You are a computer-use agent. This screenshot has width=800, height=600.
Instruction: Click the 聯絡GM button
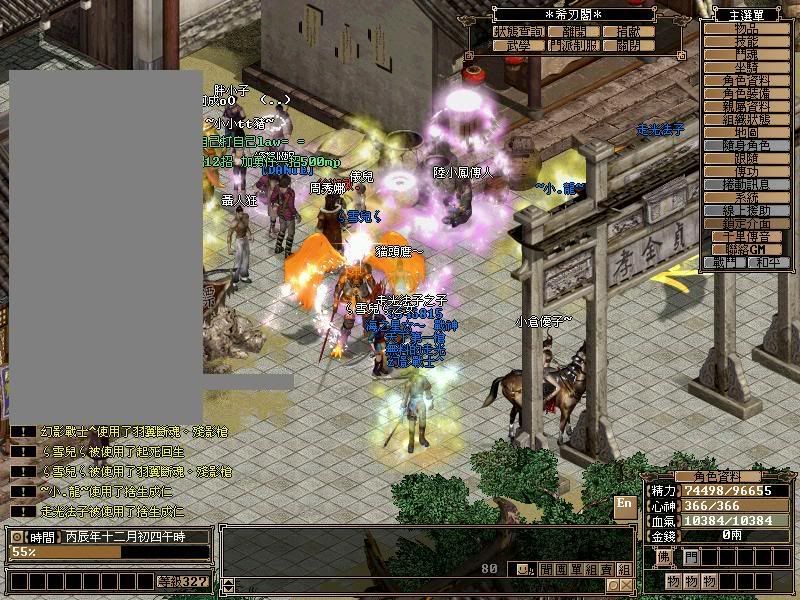[x=746, y=248]
